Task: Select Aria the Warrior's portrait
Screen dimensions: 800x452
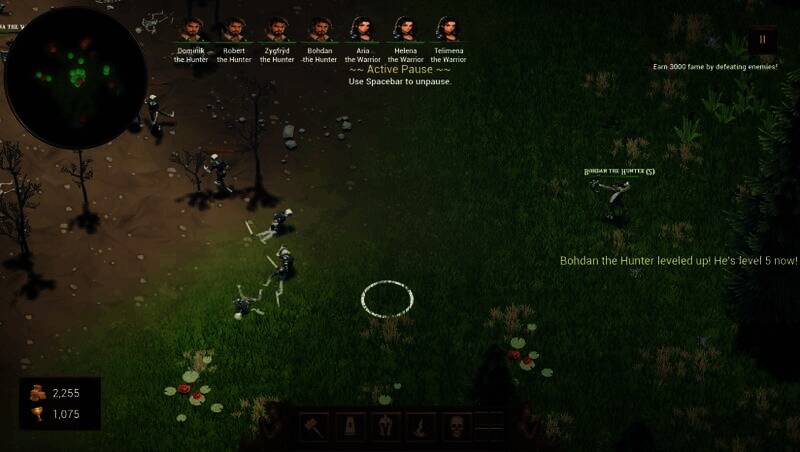Action: tap(363, 28)
